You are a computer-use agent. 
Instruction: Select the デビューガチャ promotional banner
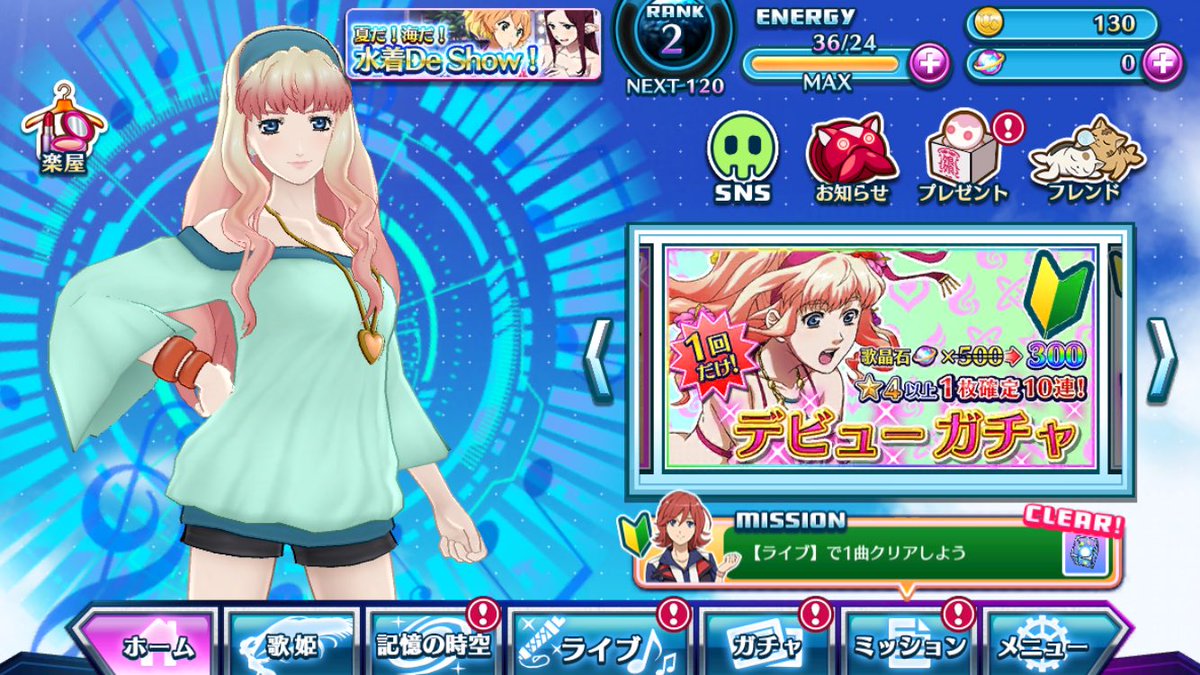[881, 360]
